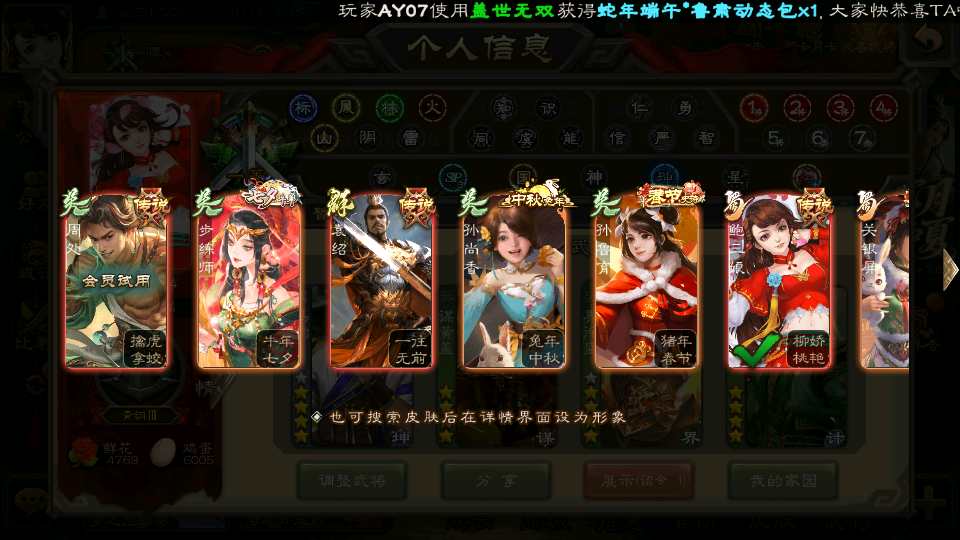Pick the partially visible 关银屏 skin card
The width and height of the screenshot is (960, 540).
click(x=885, y=281)
